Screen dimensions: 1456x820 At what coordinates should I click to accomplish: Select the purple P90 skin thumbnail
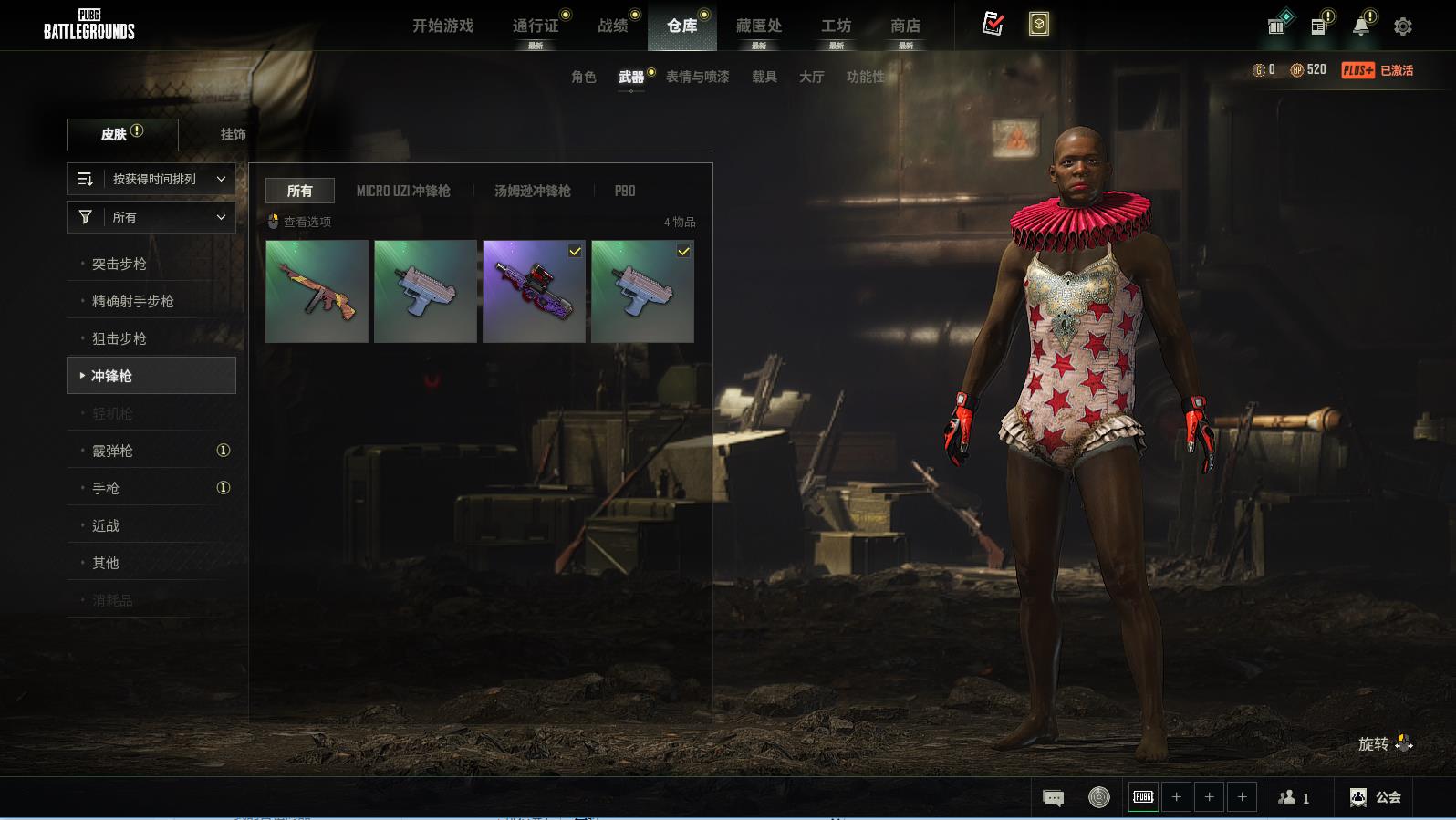pos(534,292)
